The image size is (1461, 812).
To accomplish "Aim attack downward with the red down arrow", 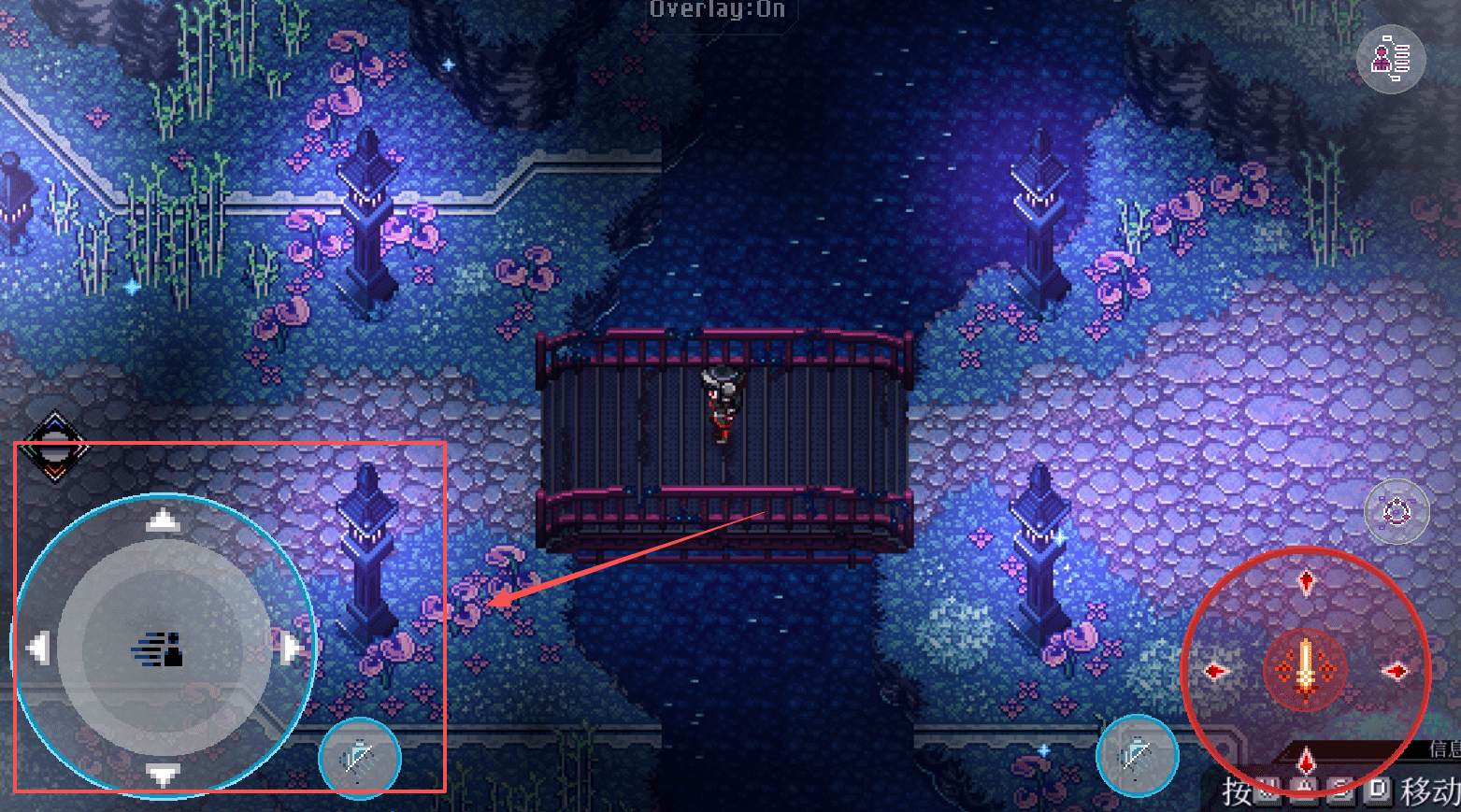I will click(x=1306, y=762).
